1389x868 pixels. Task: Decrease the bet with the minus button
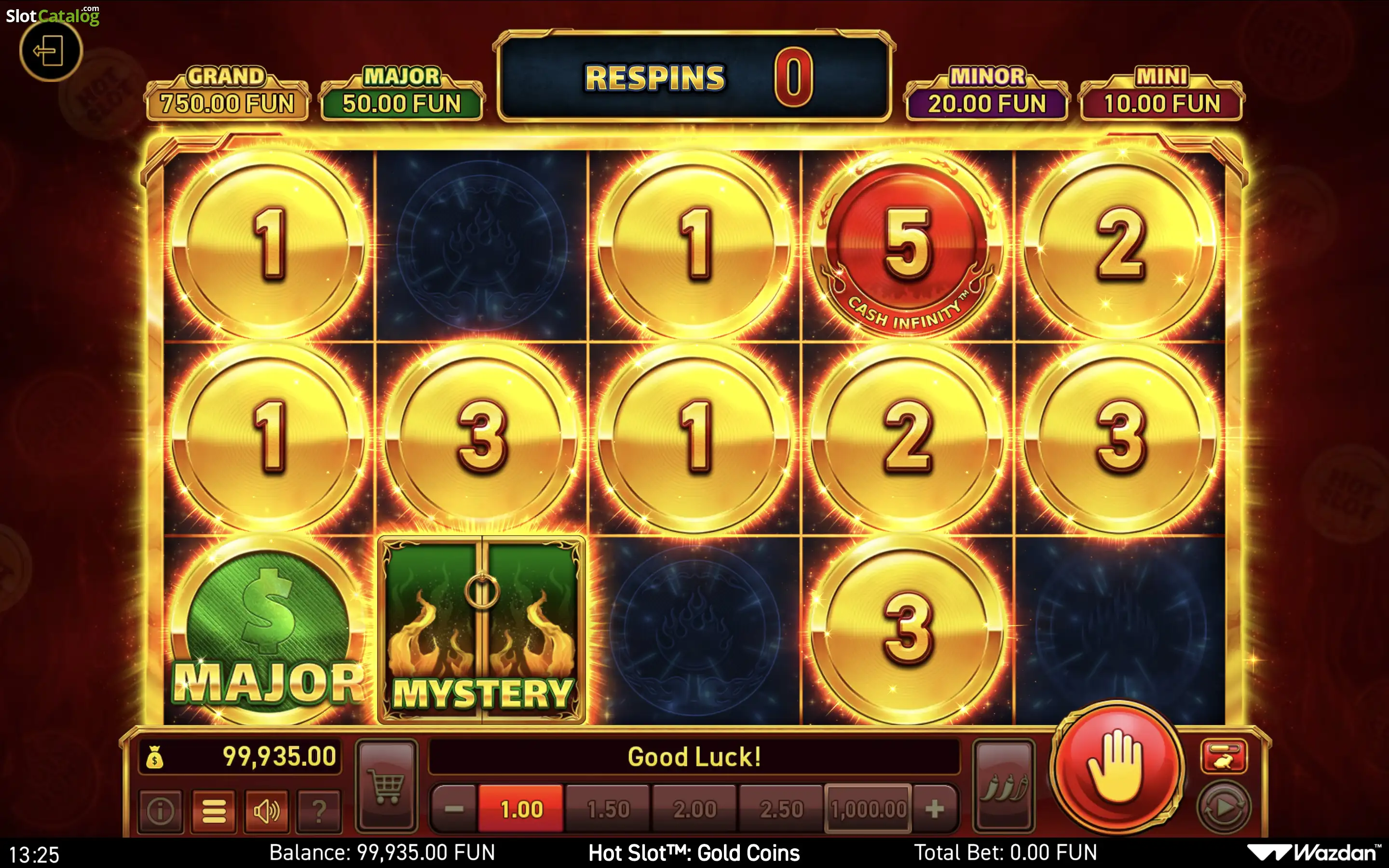point(454,809)
